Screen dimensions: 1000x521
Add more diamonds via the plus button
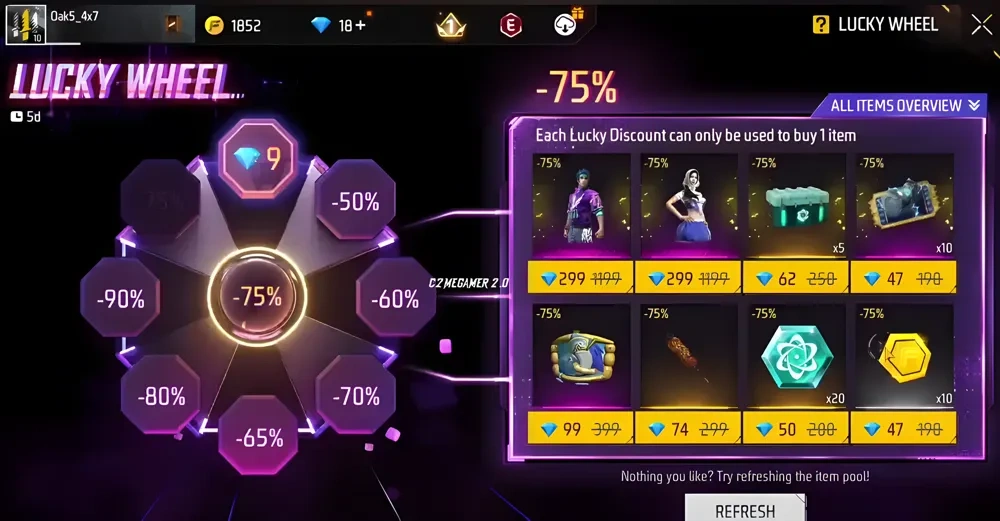coord(359,26)
